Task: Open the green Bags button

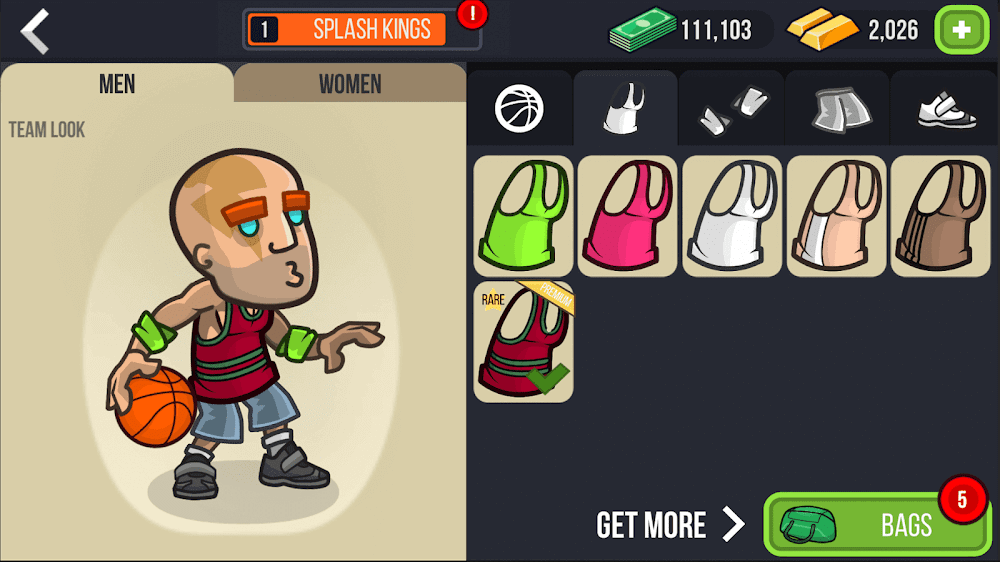Action: click(x=876, y=524)
